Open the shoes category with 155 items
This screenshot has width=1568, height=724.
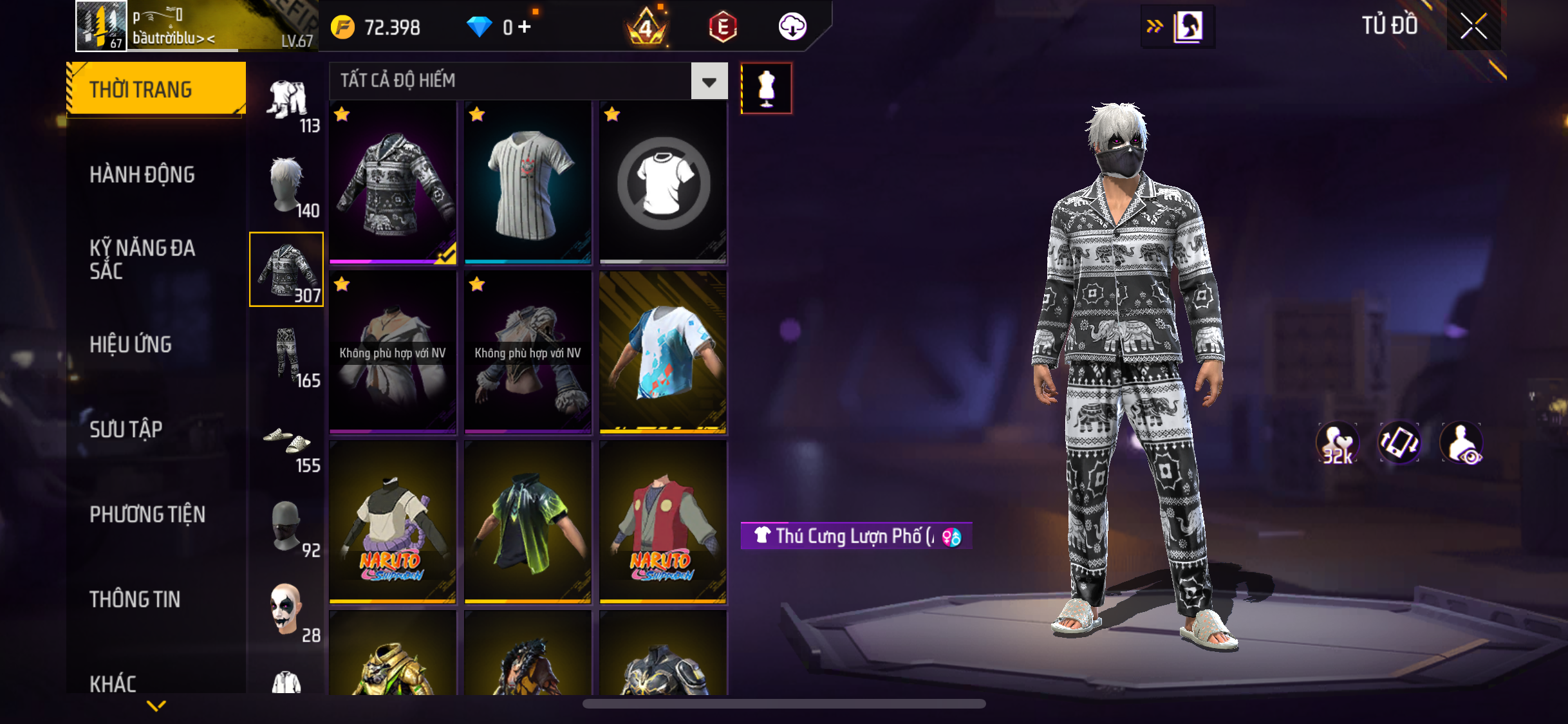click(287, 443)
